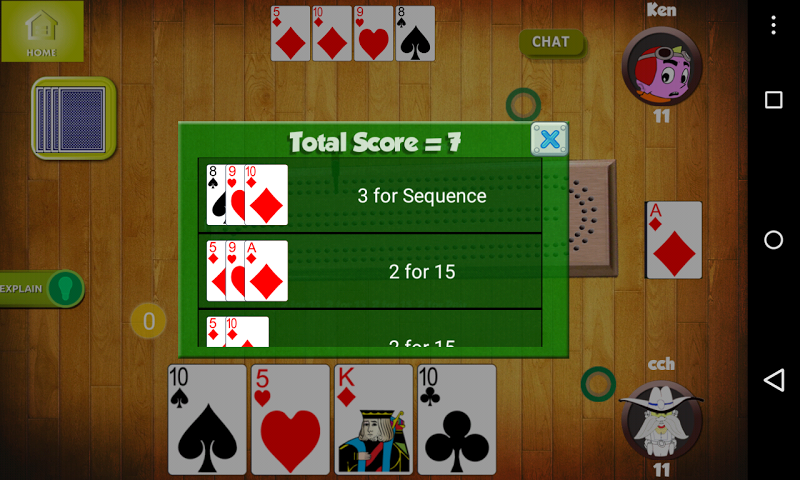This screenshot has width=800, height=480.
Task: Tap the cch player avatar
Action: click(660, 419)
